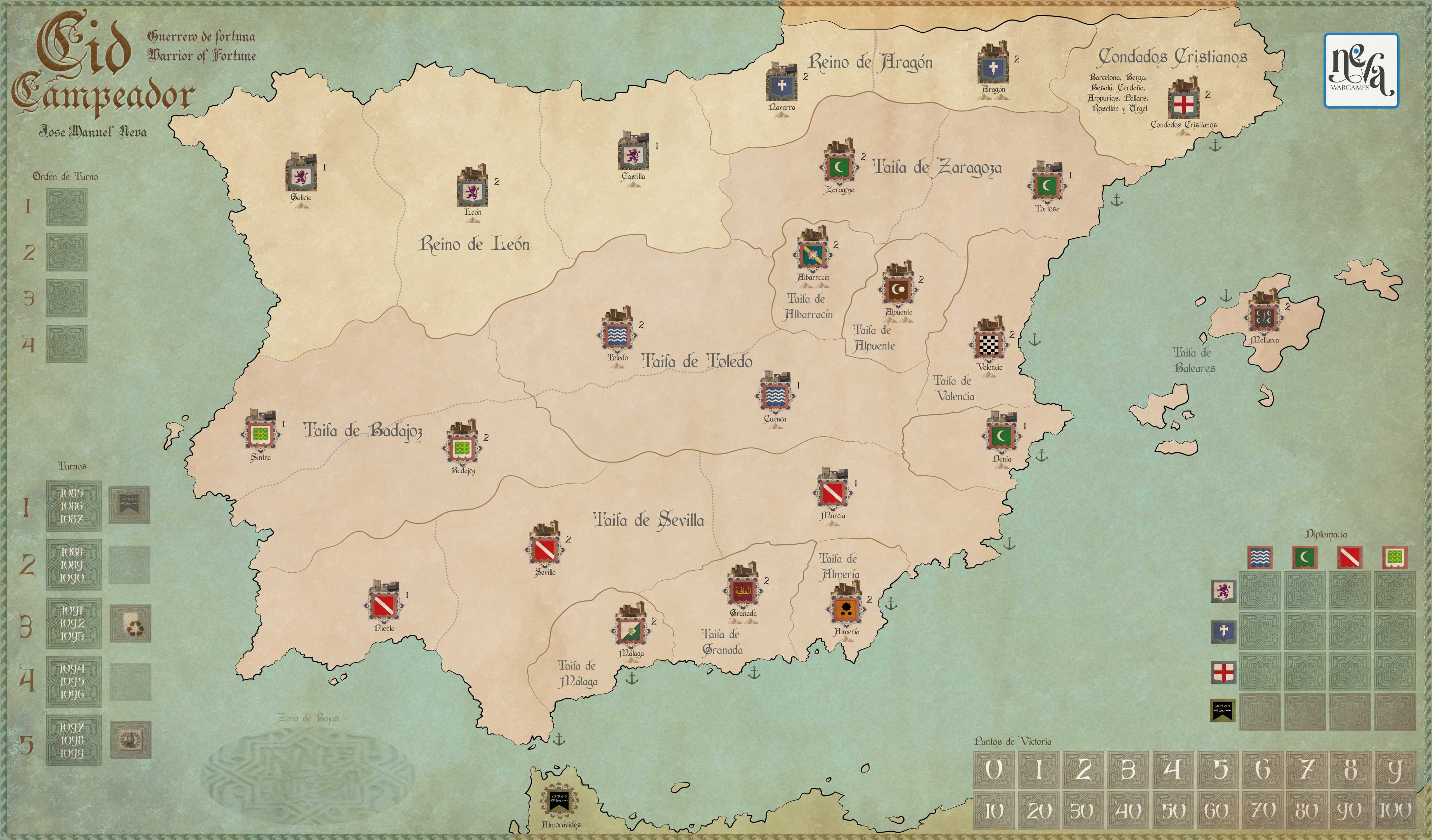1432x840 pixels.
Task: Choose the turn box for 1097–1099
Action: click(x=73, y=739)
